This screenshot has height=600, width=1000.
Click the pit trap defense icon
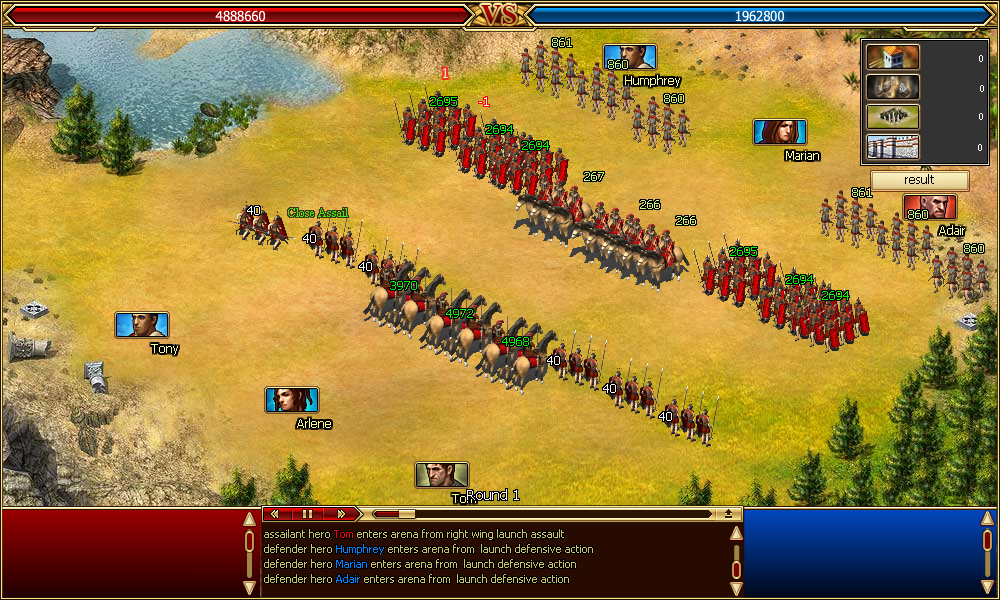[x=893, y=117]
